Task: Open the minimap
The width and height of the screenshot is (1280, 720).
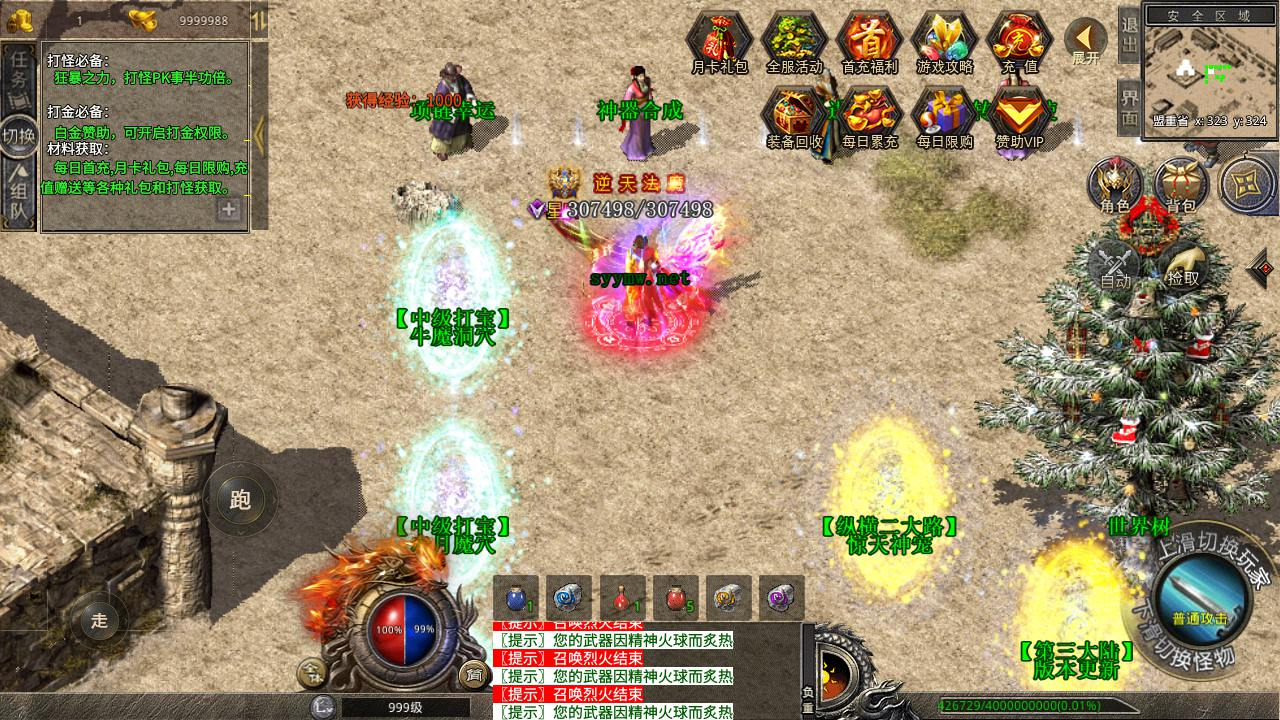Action: point(1209,72)
